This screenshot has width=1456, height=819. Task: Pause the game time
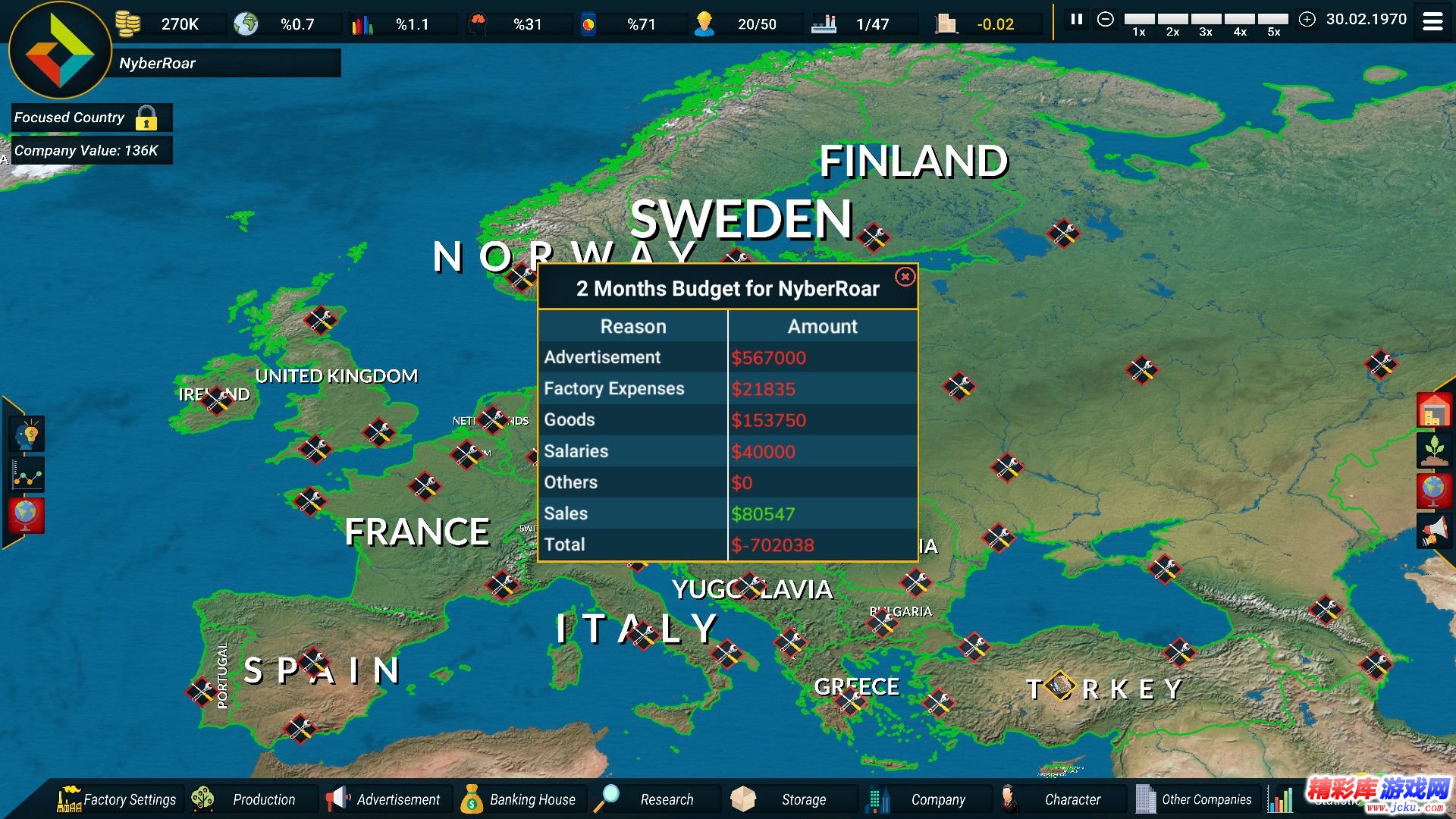(x=1076, y=20)
